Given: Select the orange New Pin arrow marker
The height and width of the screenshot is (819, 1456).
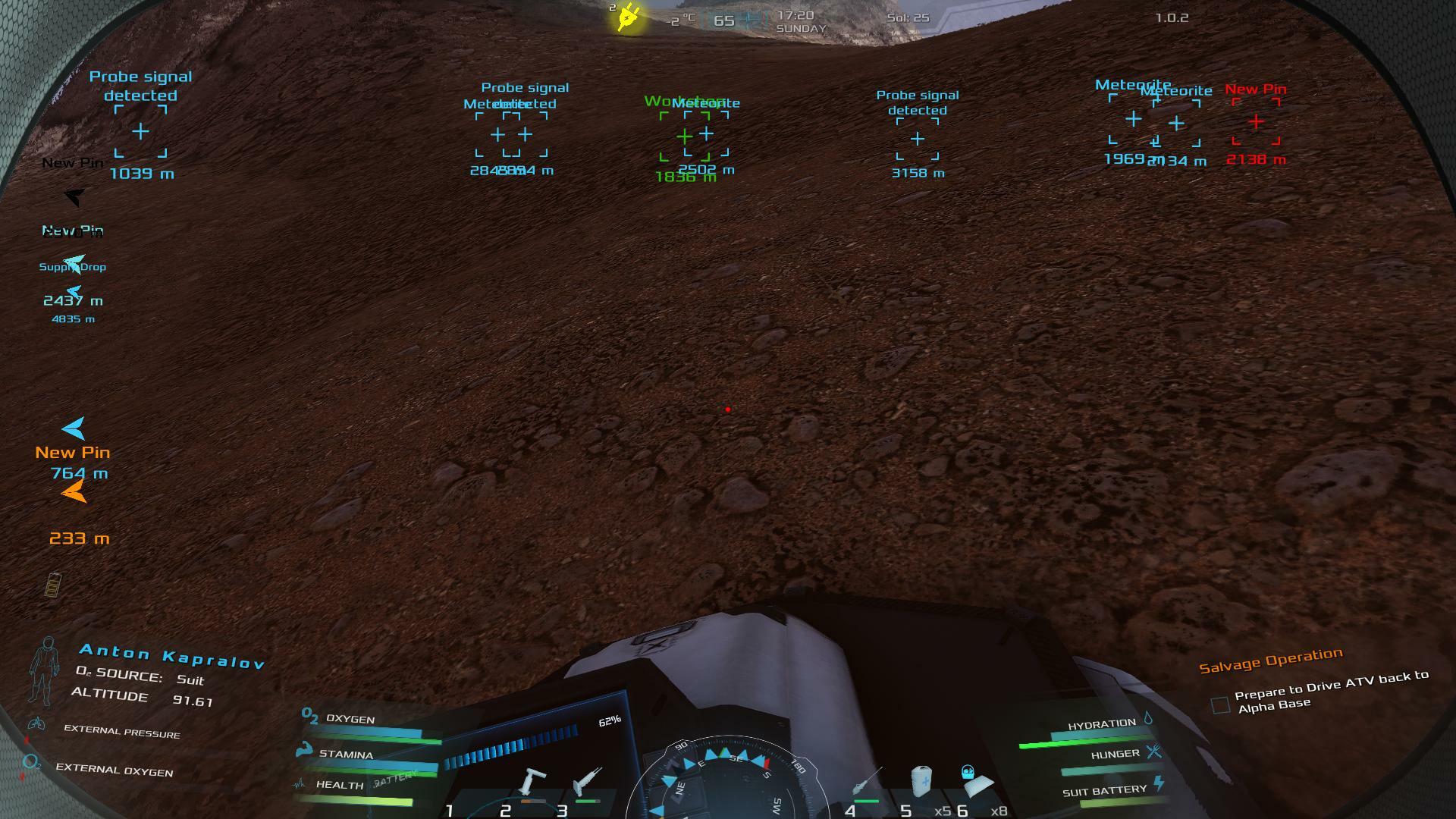Looking at the screenshot, I should [74, 494].
